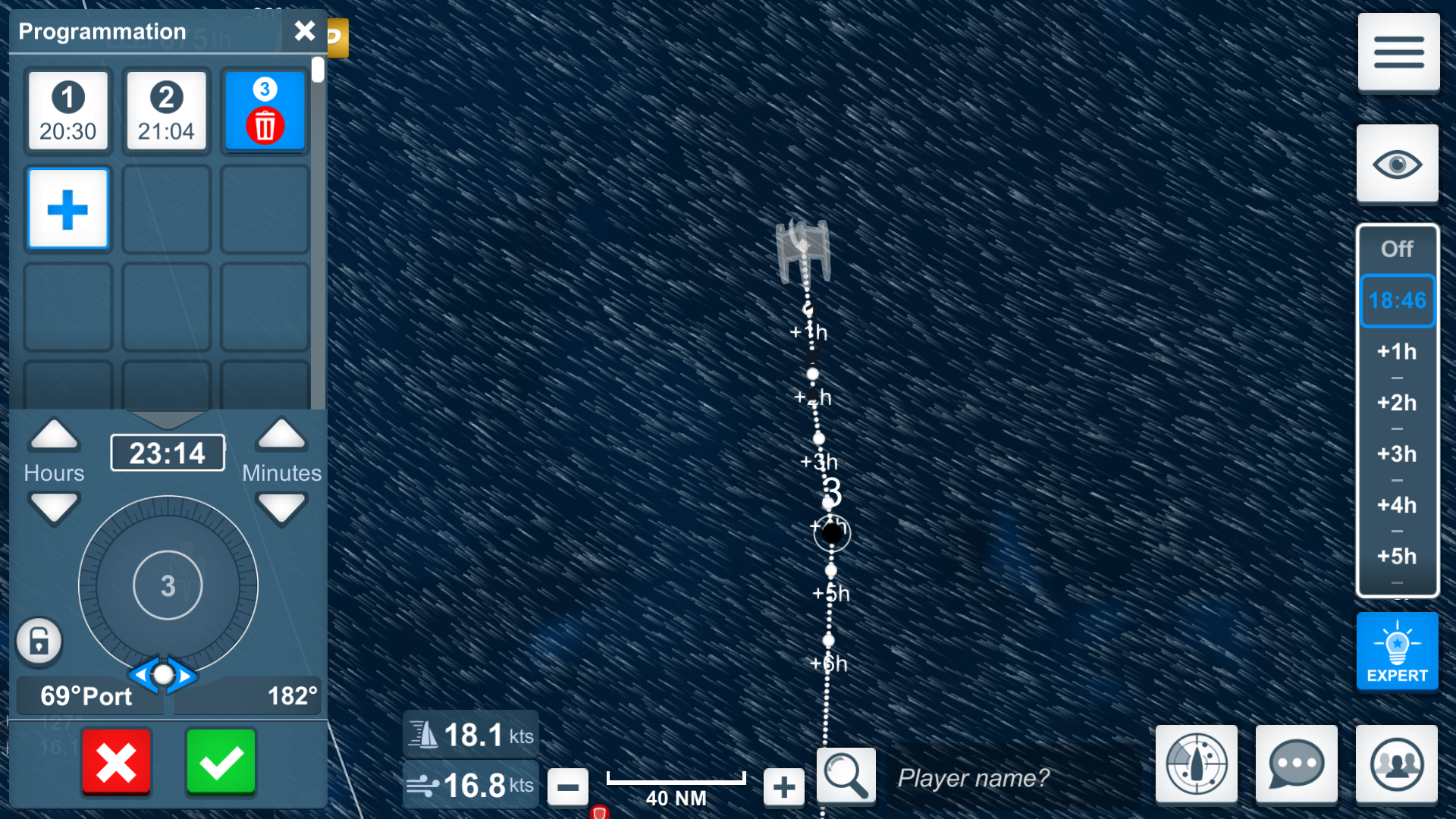Confirm with the green checkmark
Screen dimensions: 1456x819
(221, 763)
